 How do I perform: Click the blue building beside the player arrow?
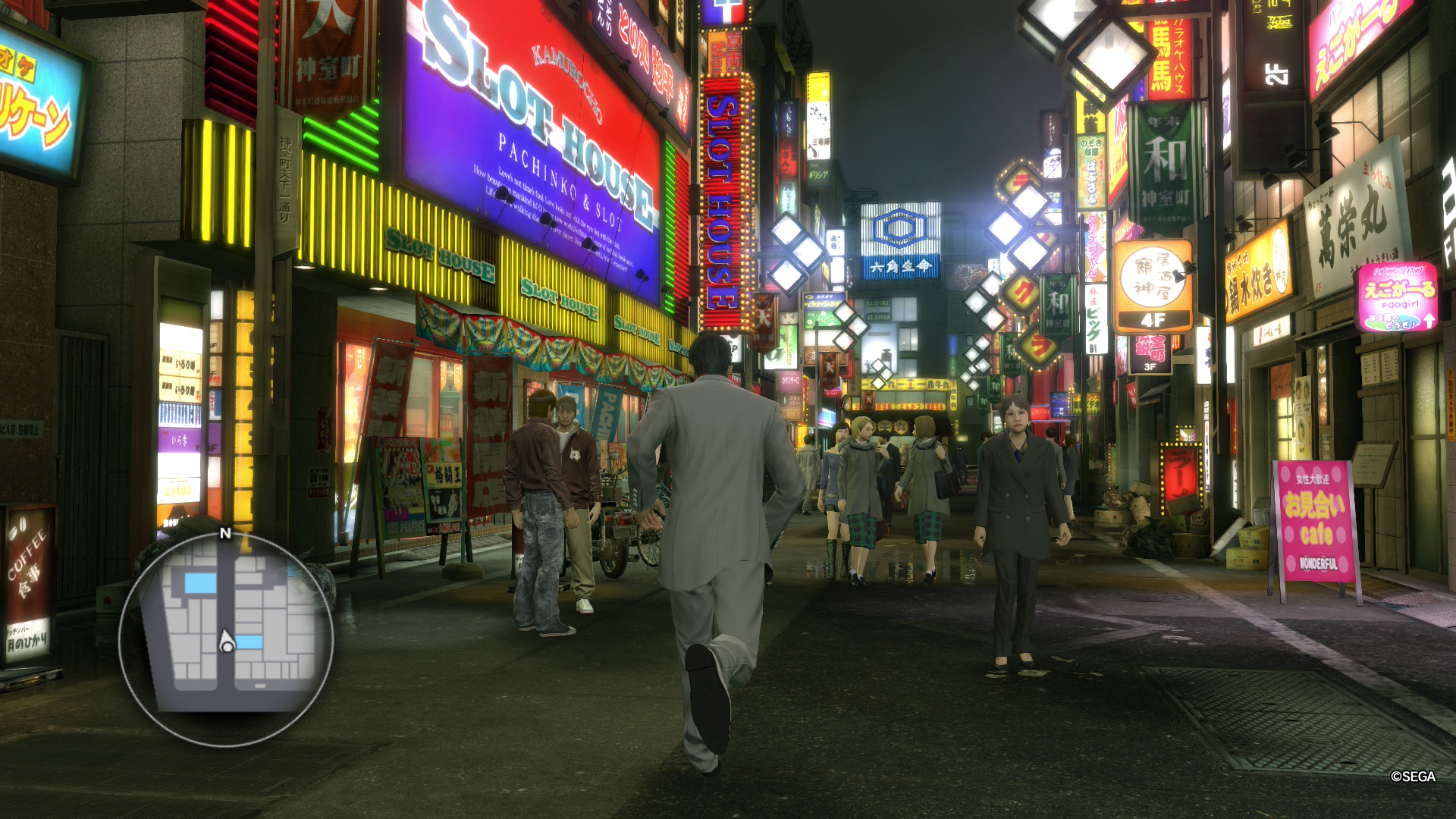[x=249, y=642]
